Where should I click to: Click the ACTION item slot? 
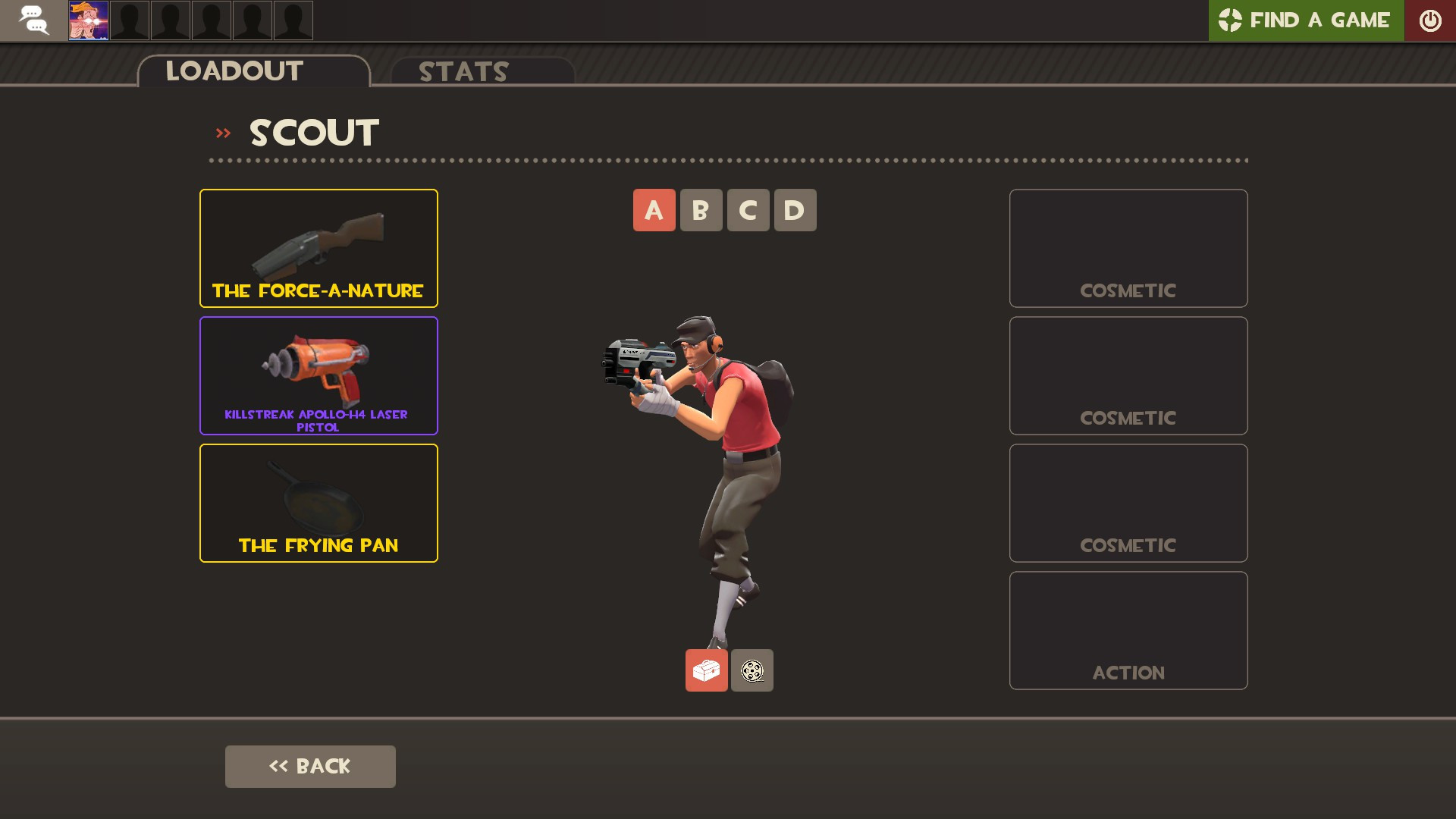point(1128,629)
